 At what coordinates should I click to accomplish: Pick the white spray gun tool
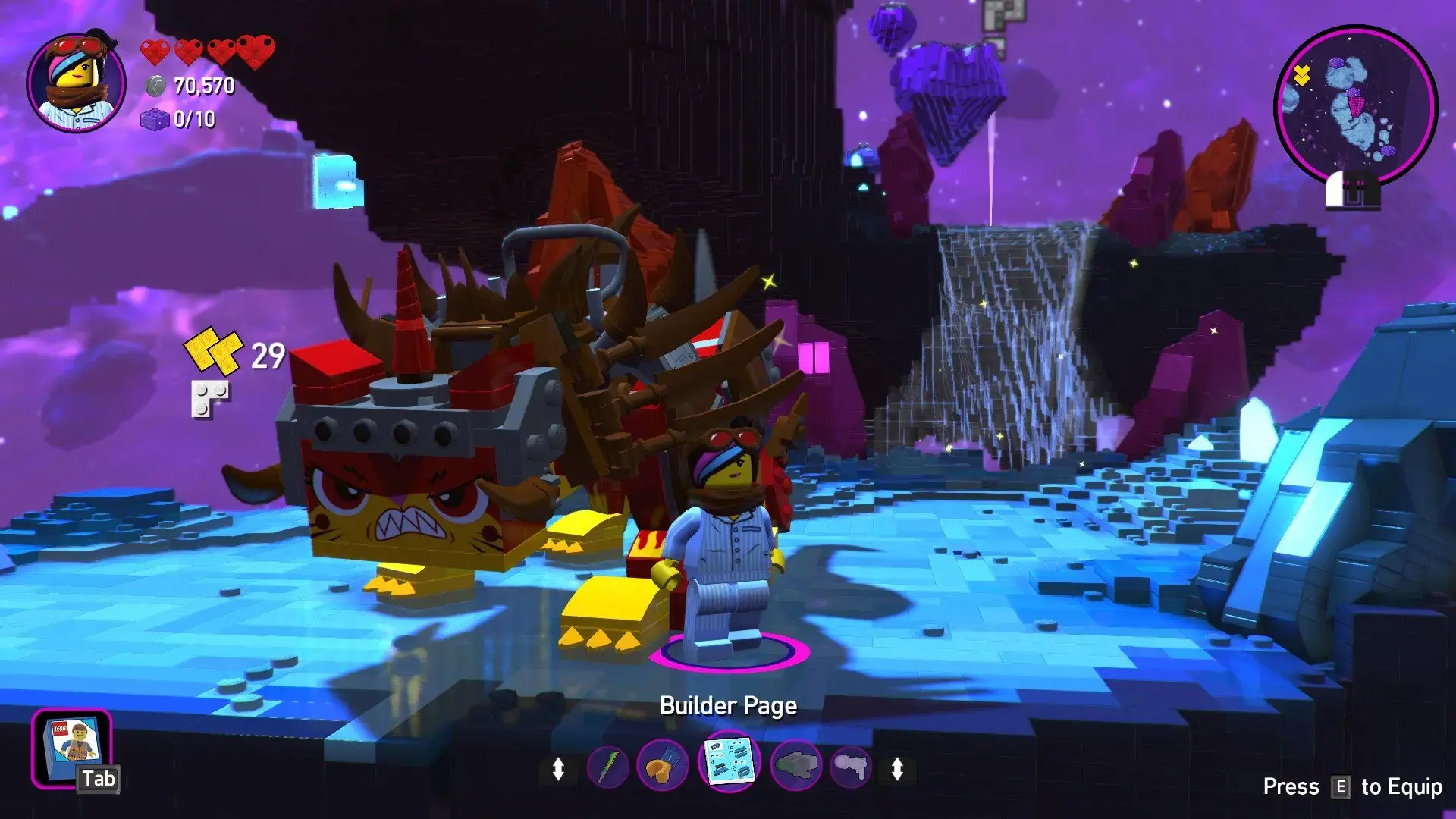pos(850,767)
